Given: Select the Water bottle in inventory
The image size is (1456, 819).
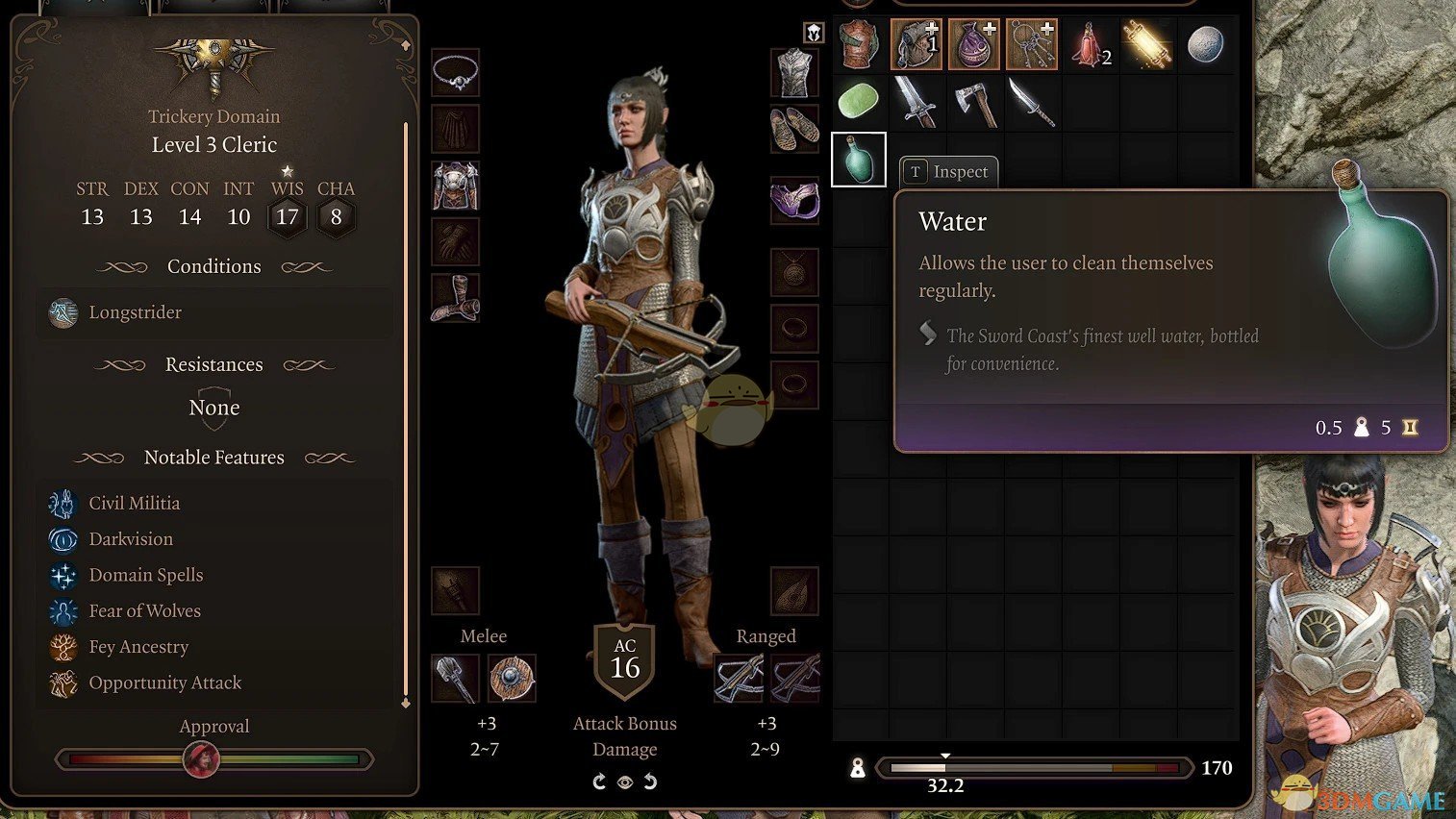Looking at the screenshot, I should click(858, 160).
